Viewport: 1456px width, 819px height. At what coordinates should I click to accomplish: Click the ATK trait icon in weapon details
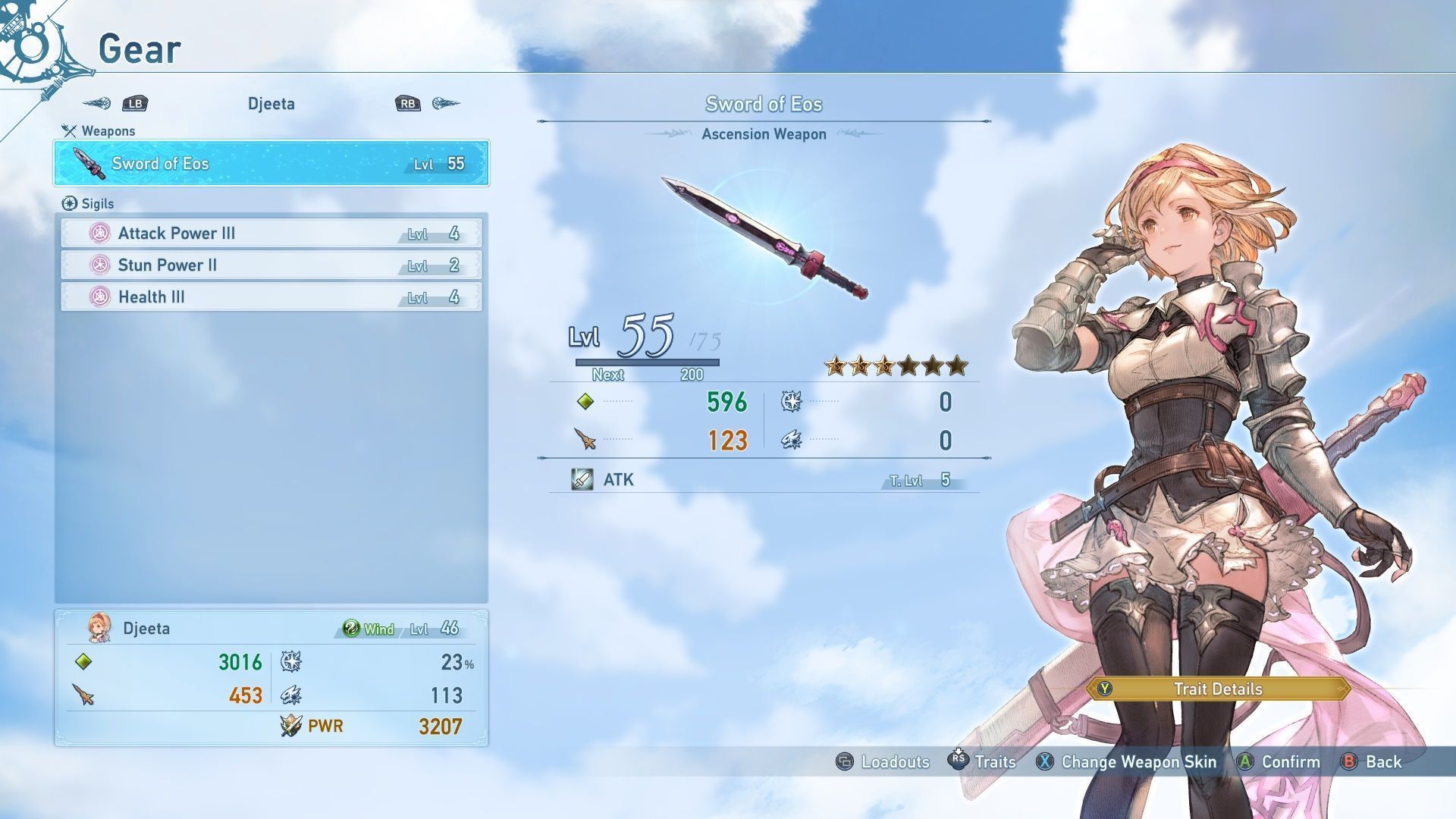tap(581, 479)
